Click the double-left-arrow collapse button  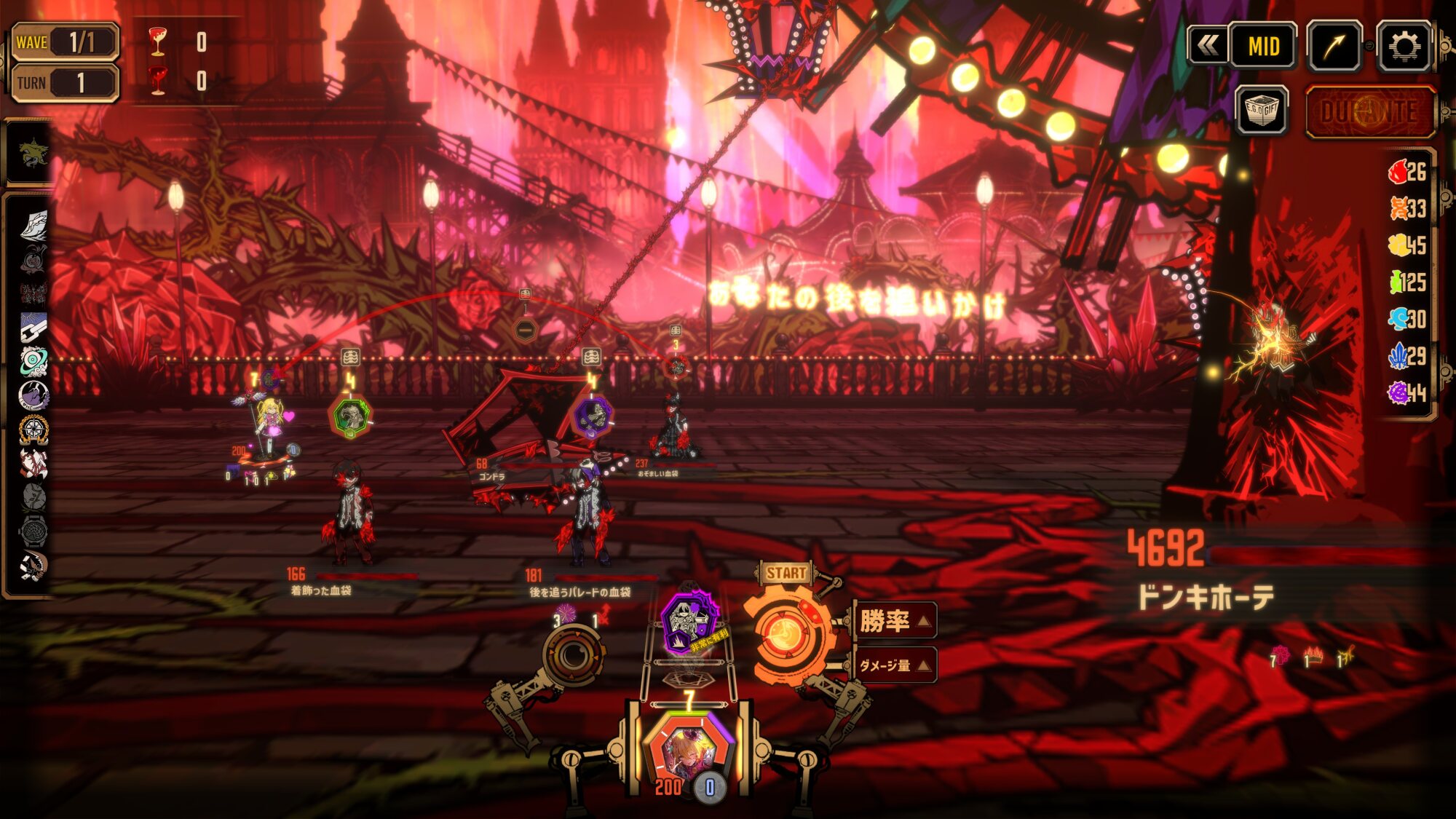pos(1207,47)
